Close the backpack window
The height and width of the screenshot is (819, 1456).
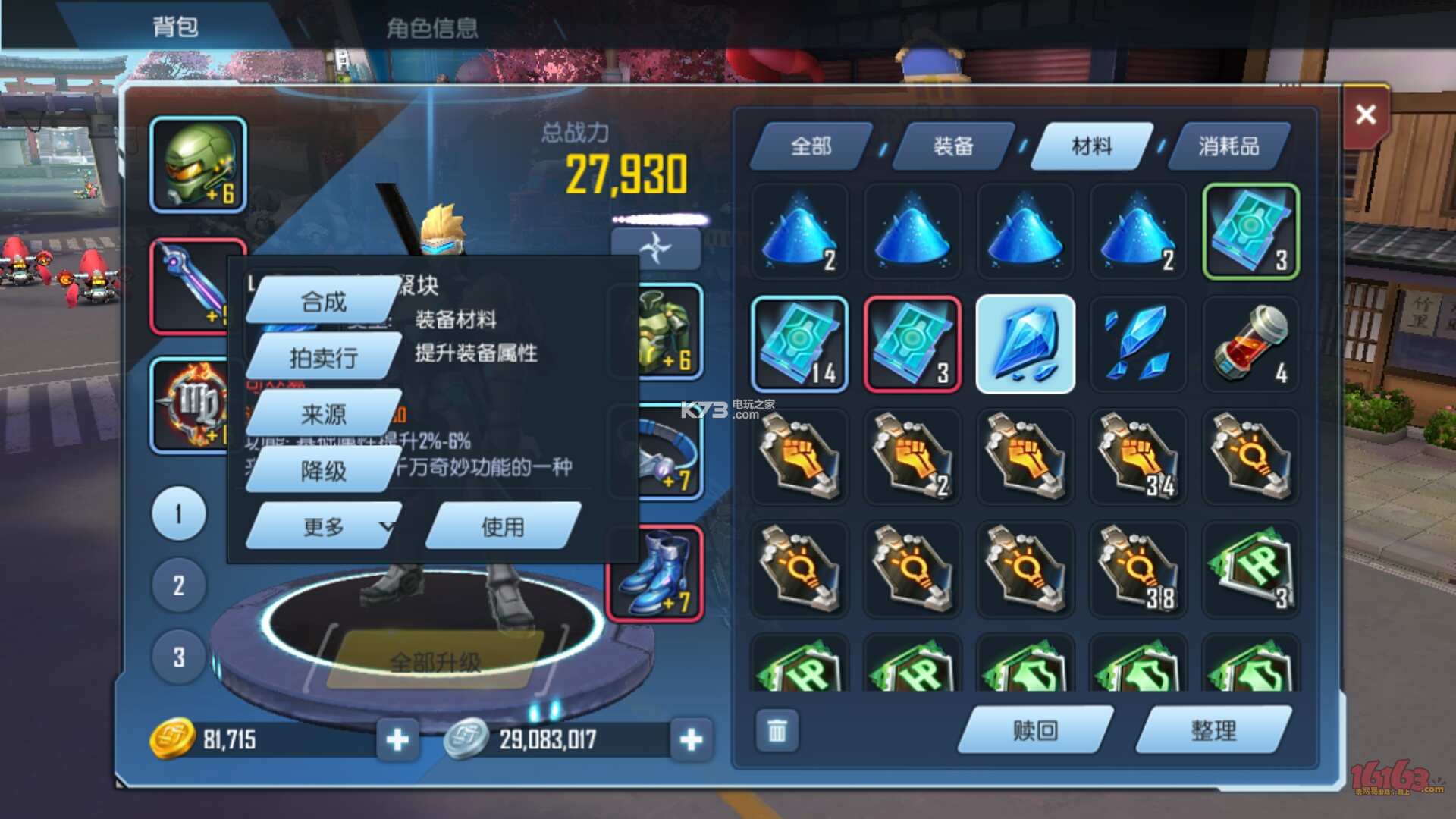1366,115
